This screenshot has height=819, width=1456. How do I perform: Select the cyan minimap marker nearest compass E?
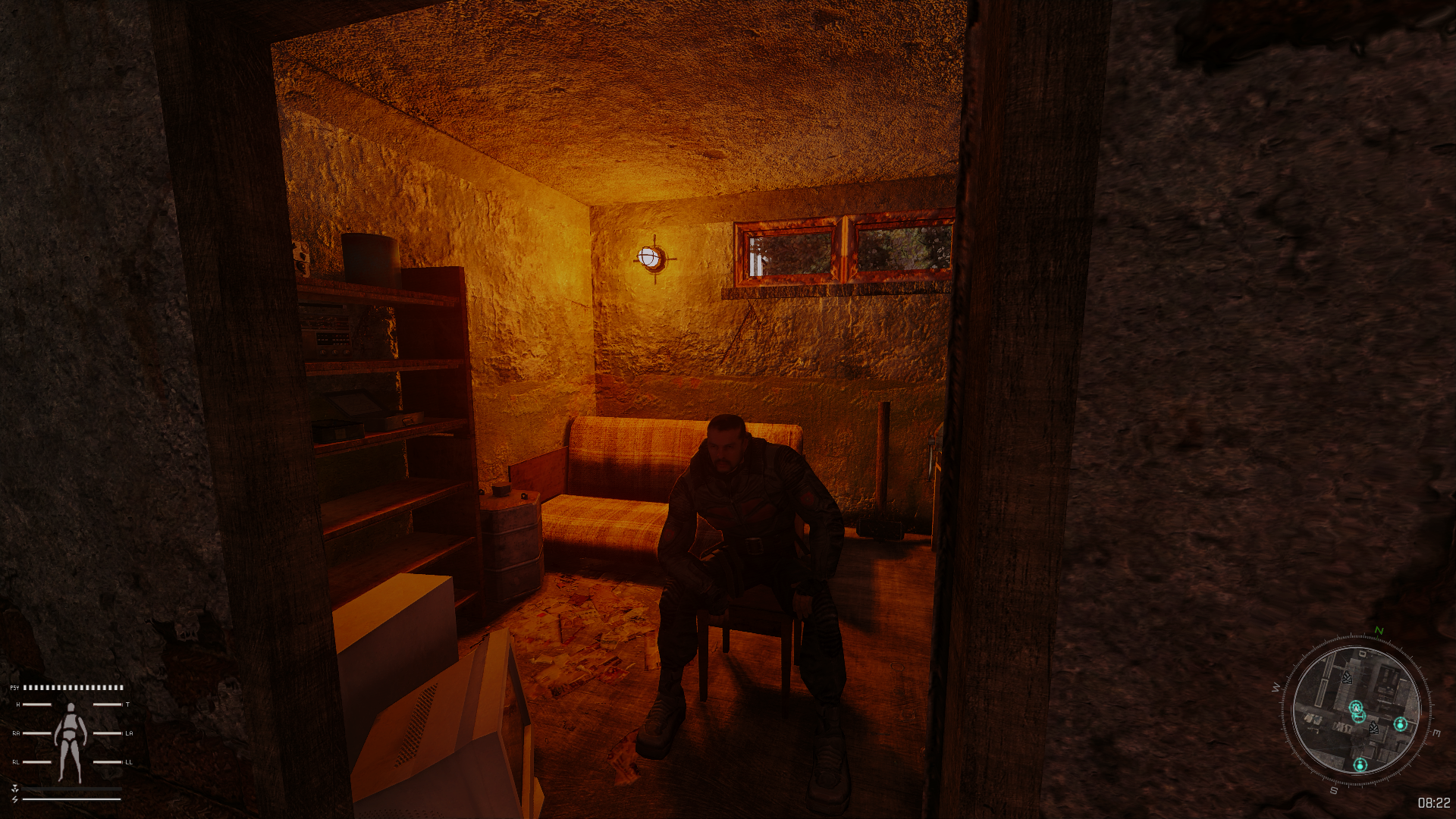click(1400, 724)
